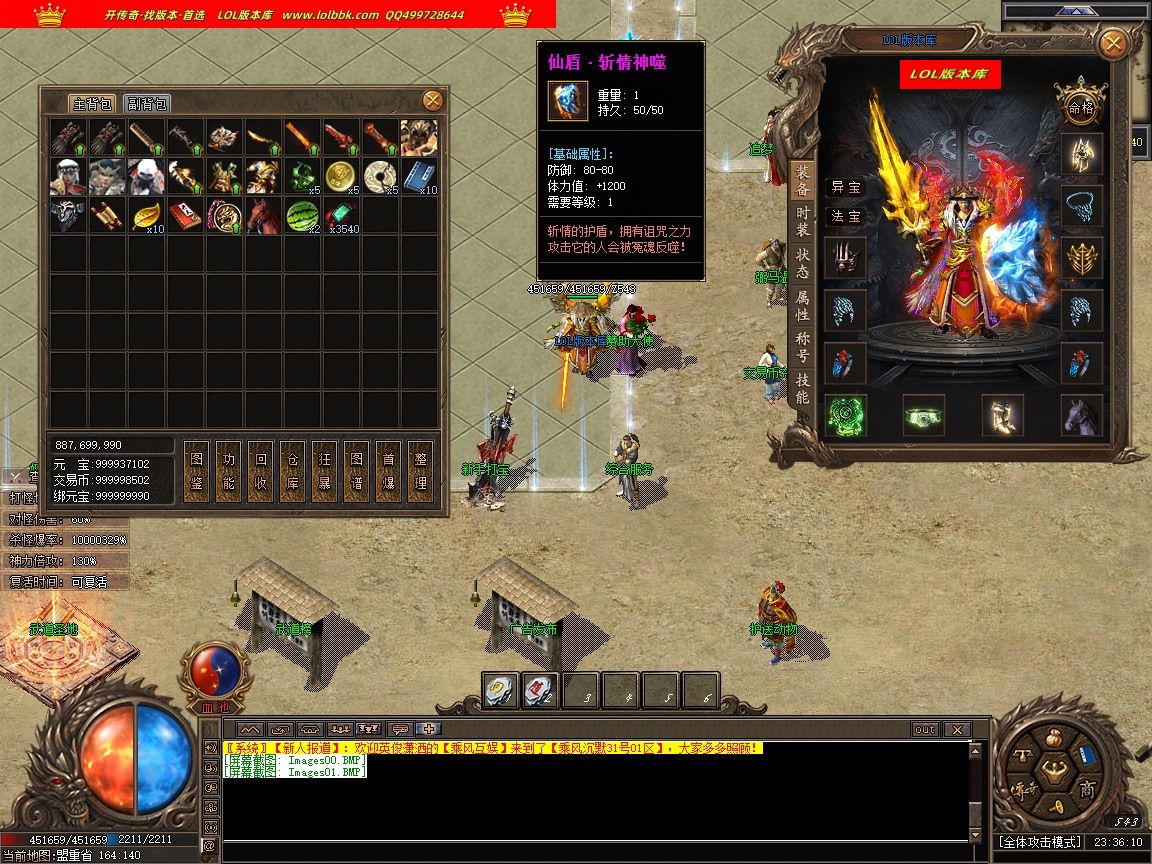
Task: Close the backpack inventory window
Action: click(x=432, y=100)
